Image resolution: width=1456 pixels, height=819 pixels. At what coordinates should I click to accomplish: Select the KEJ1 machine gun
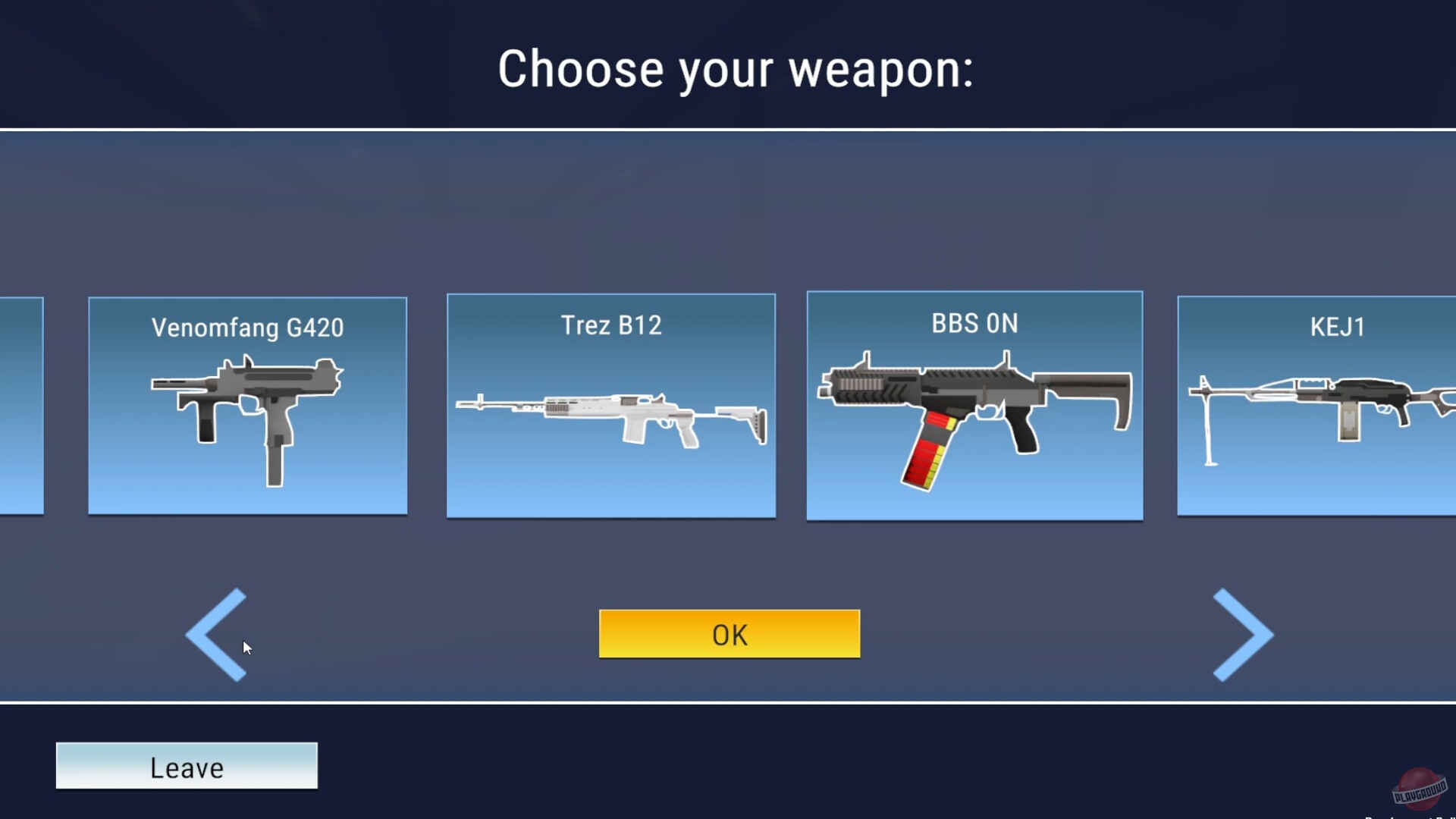(1335, 406)
